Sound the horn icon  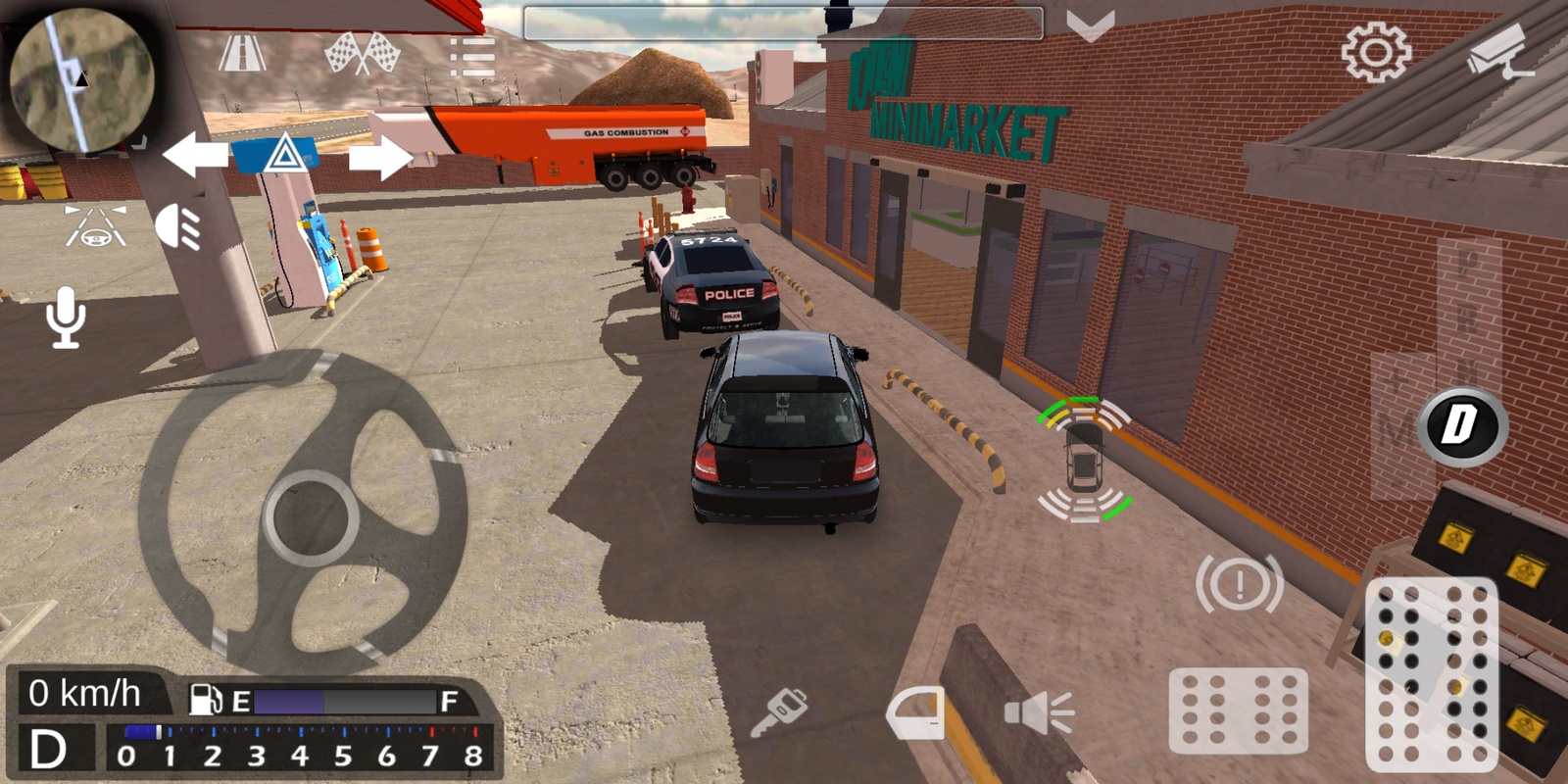tap(1039, 712)
